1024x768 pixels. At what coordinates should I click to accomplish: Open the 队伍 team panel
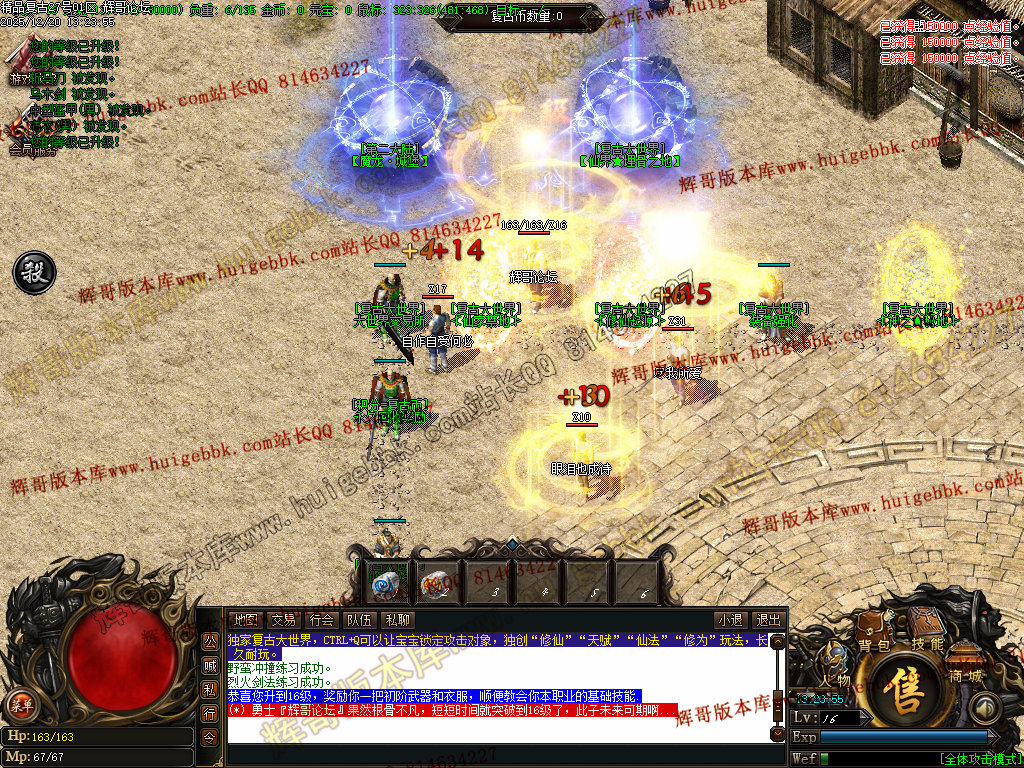(x=358, y=620)
